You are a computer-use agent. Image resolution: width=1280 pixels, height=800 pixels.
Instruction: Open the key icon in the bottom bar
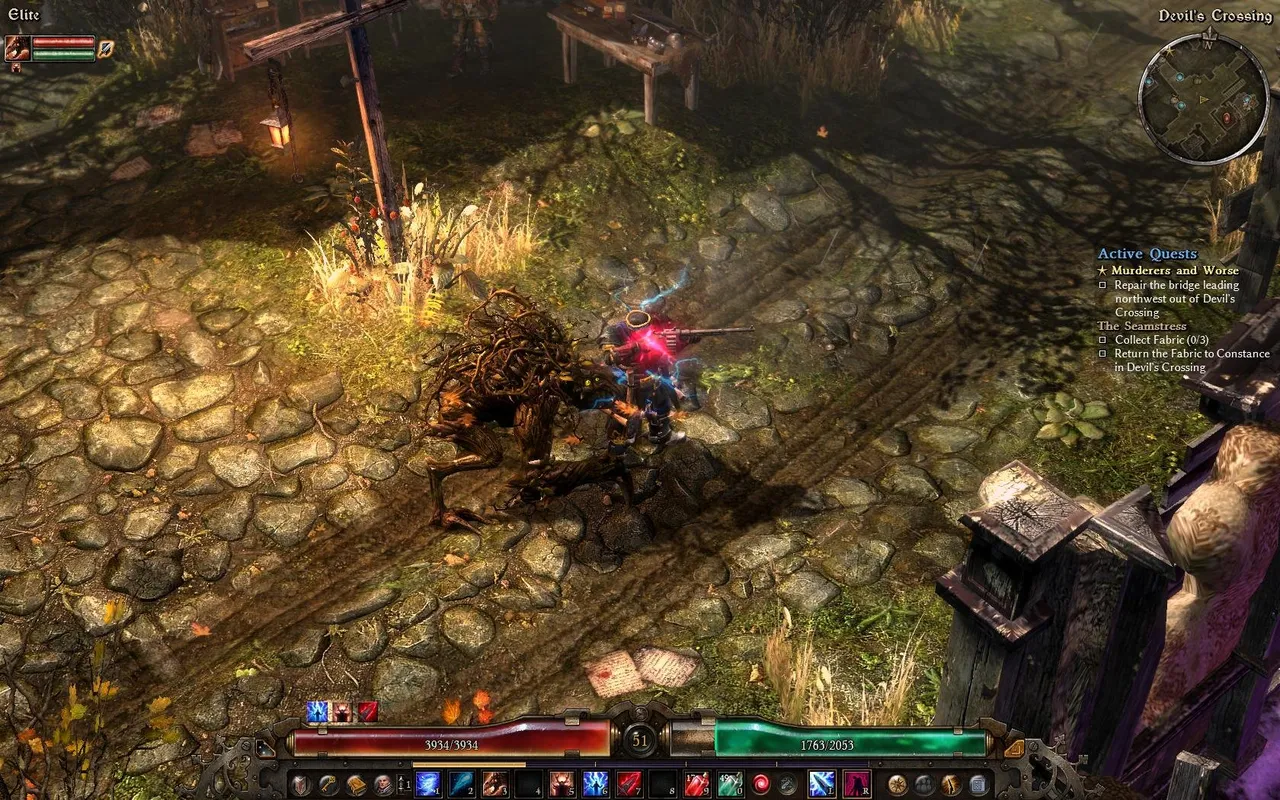[x=328, y=785]
